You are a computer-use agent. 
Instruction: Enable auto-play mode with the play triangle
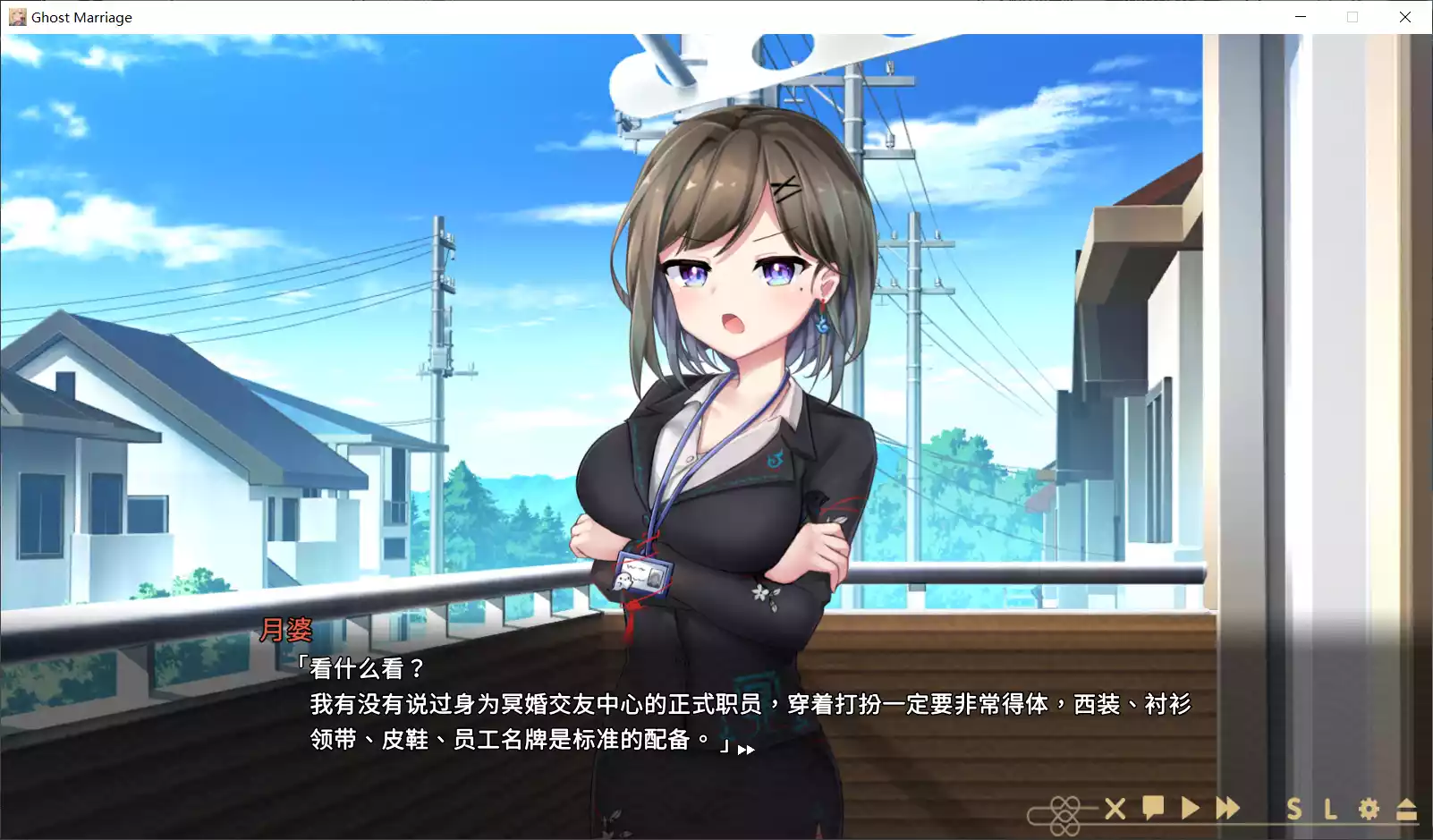point(1189,810)
